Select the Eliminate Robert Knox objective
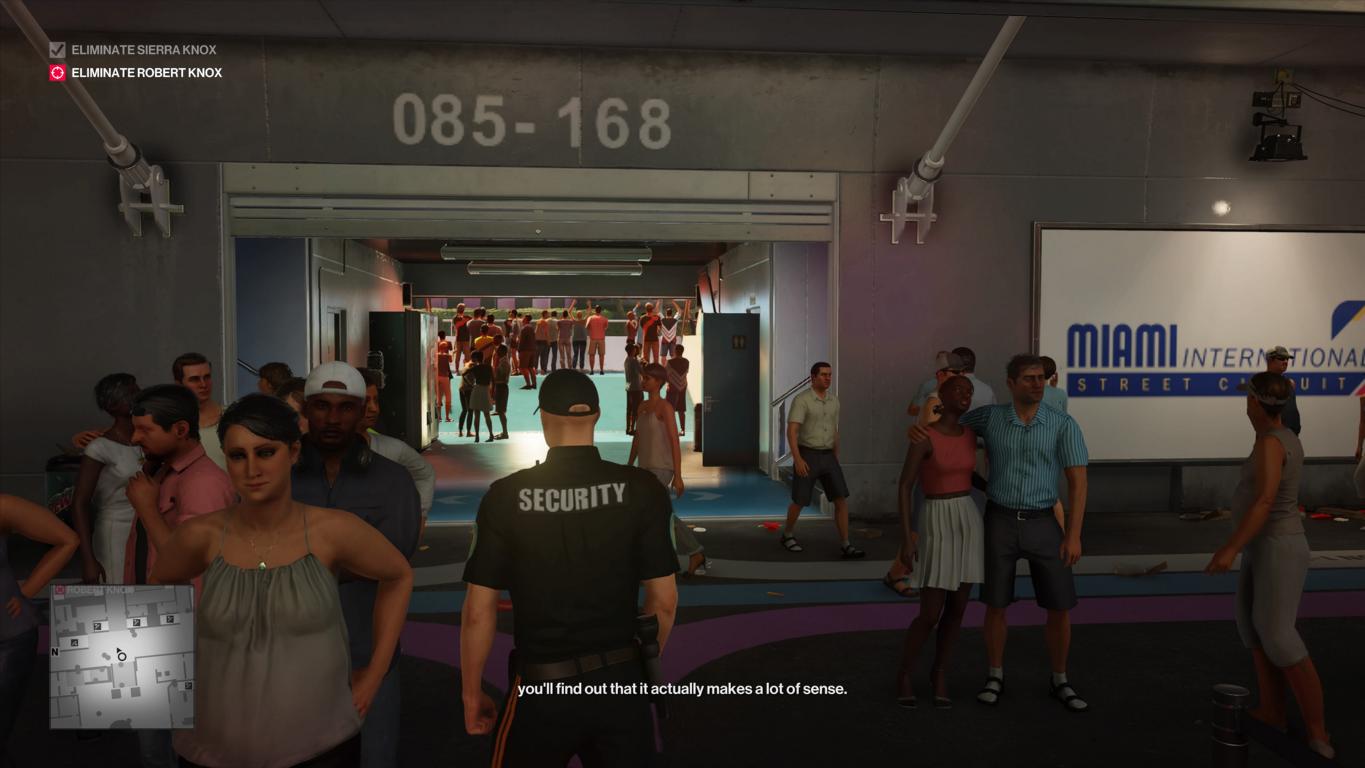This screenshot has width=1365, height=768. [146, 73]
